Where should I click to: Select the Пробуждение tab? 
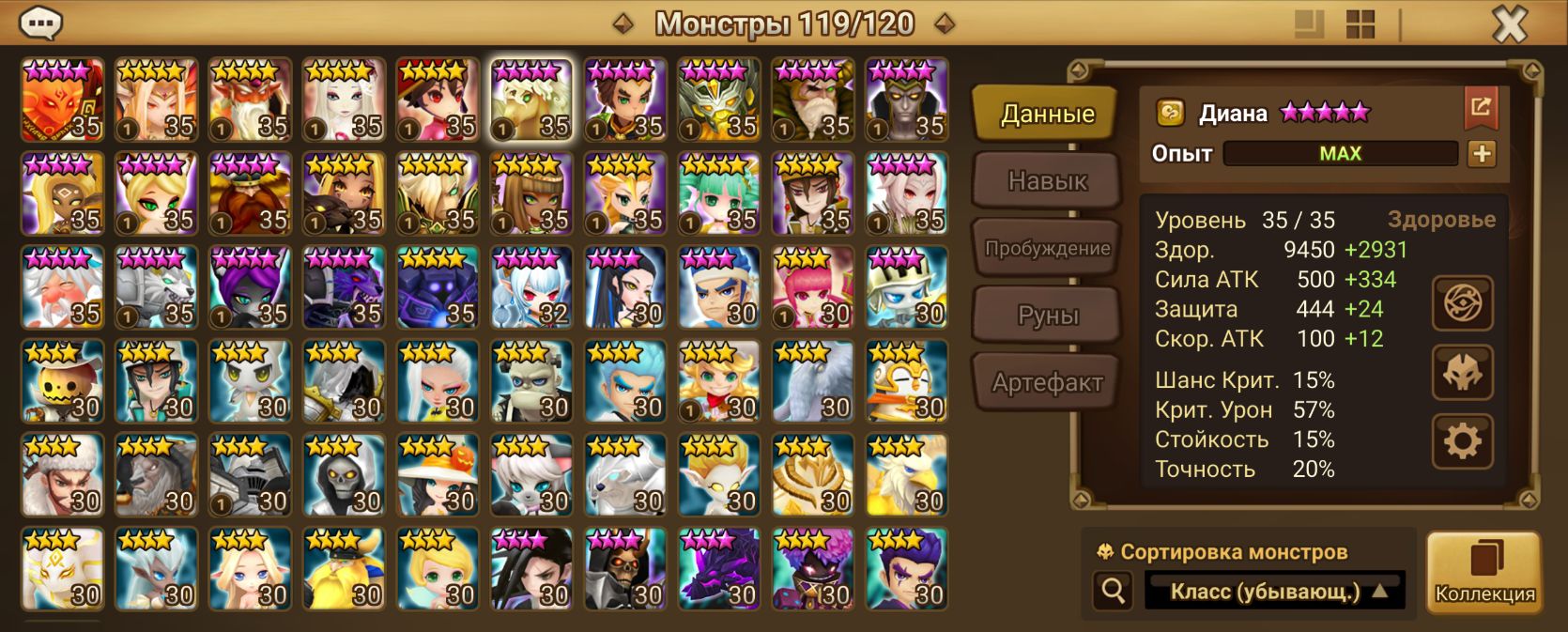click(1047, 249)
